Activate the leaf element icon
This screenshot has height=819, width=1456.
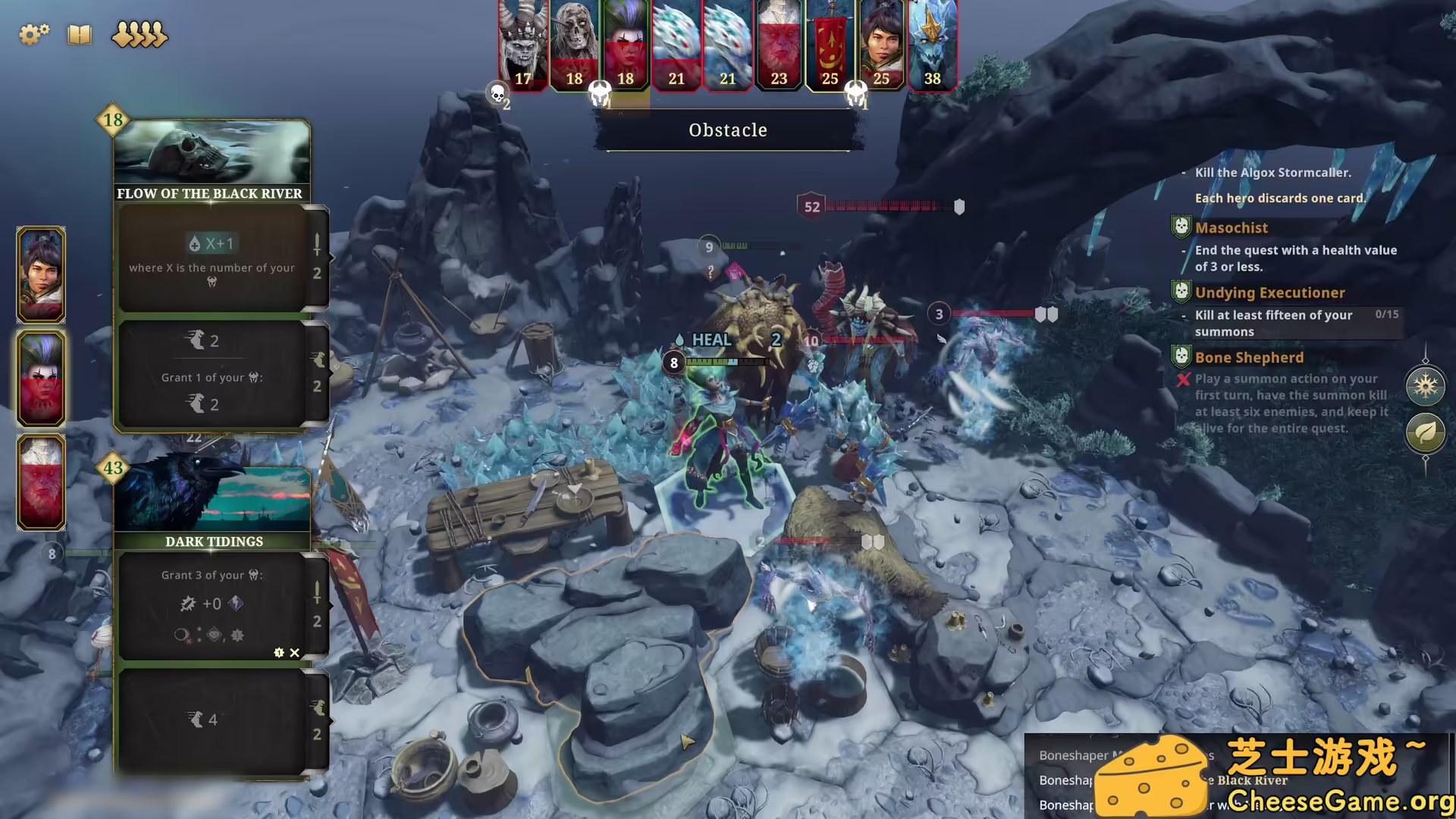1425,433
